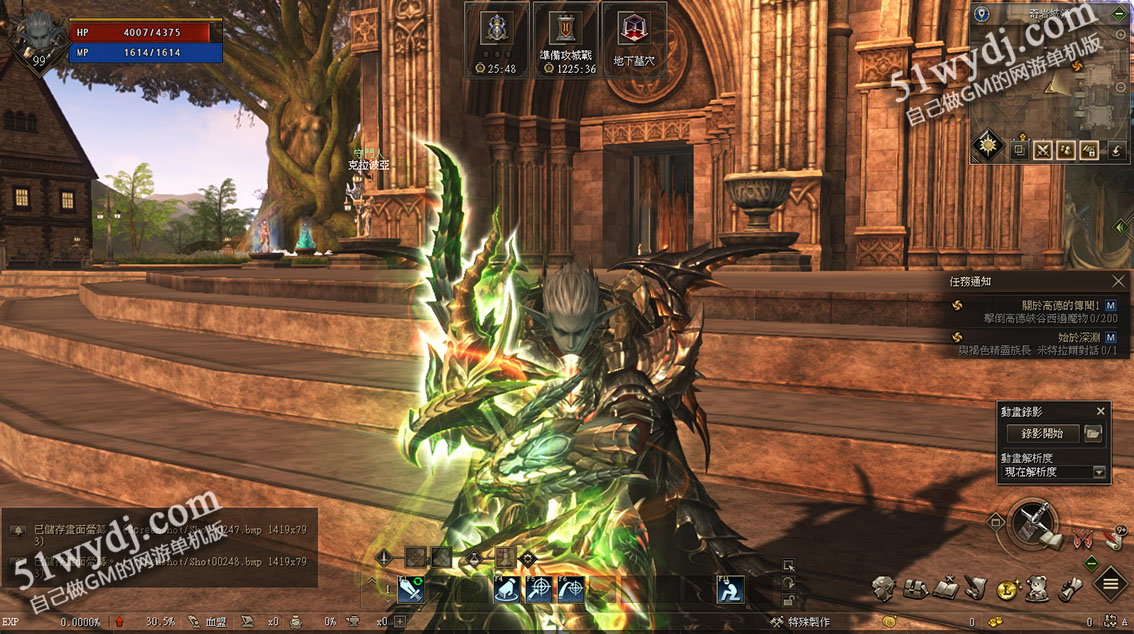Start recording with the 錄影開始 button
This screenshot has width=1134, height=634.
click(1042, 434)
